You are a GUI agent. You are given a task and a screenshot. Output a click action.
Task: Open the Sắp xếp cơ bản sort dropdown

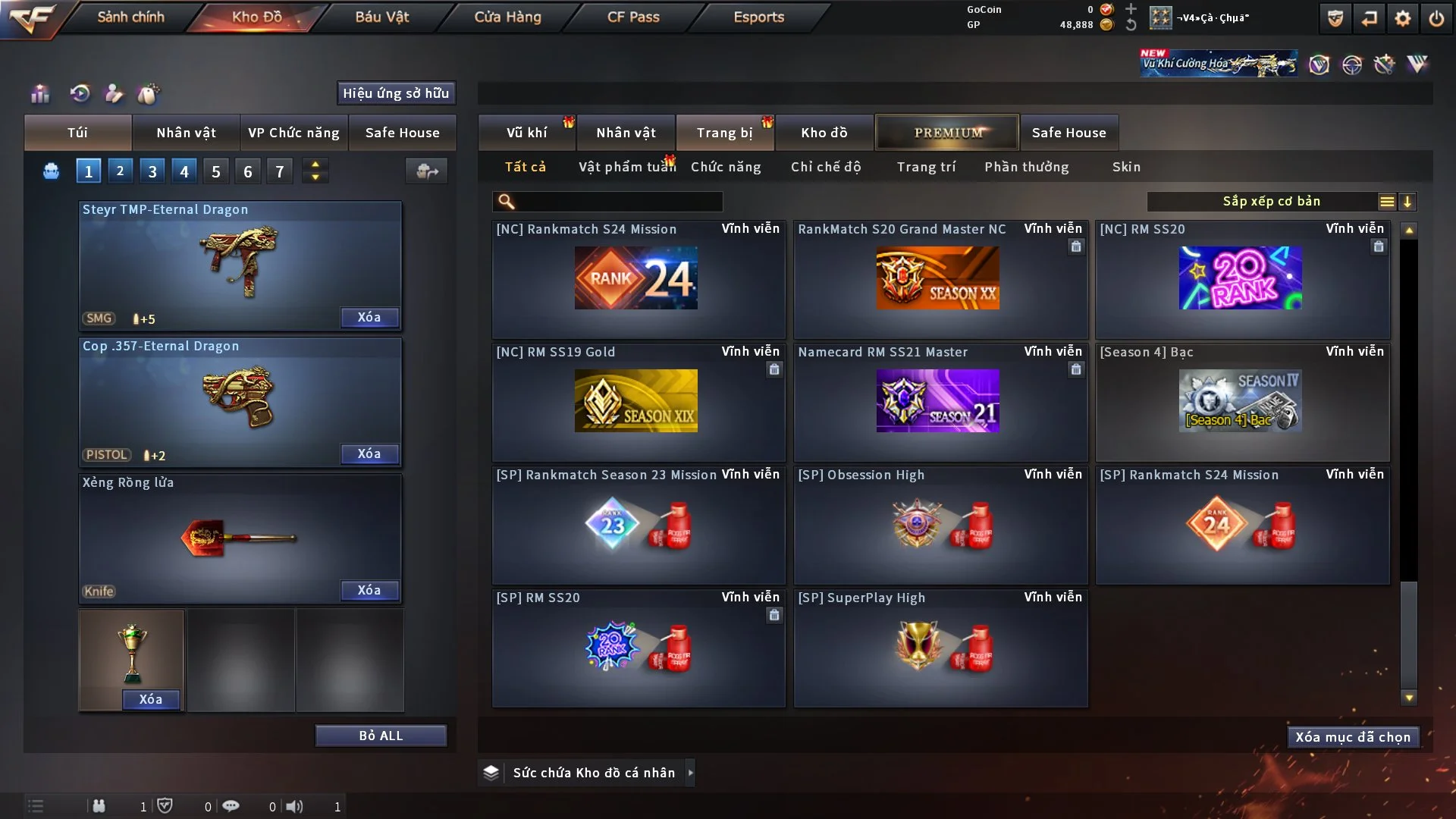click(x=1271, y=202)
